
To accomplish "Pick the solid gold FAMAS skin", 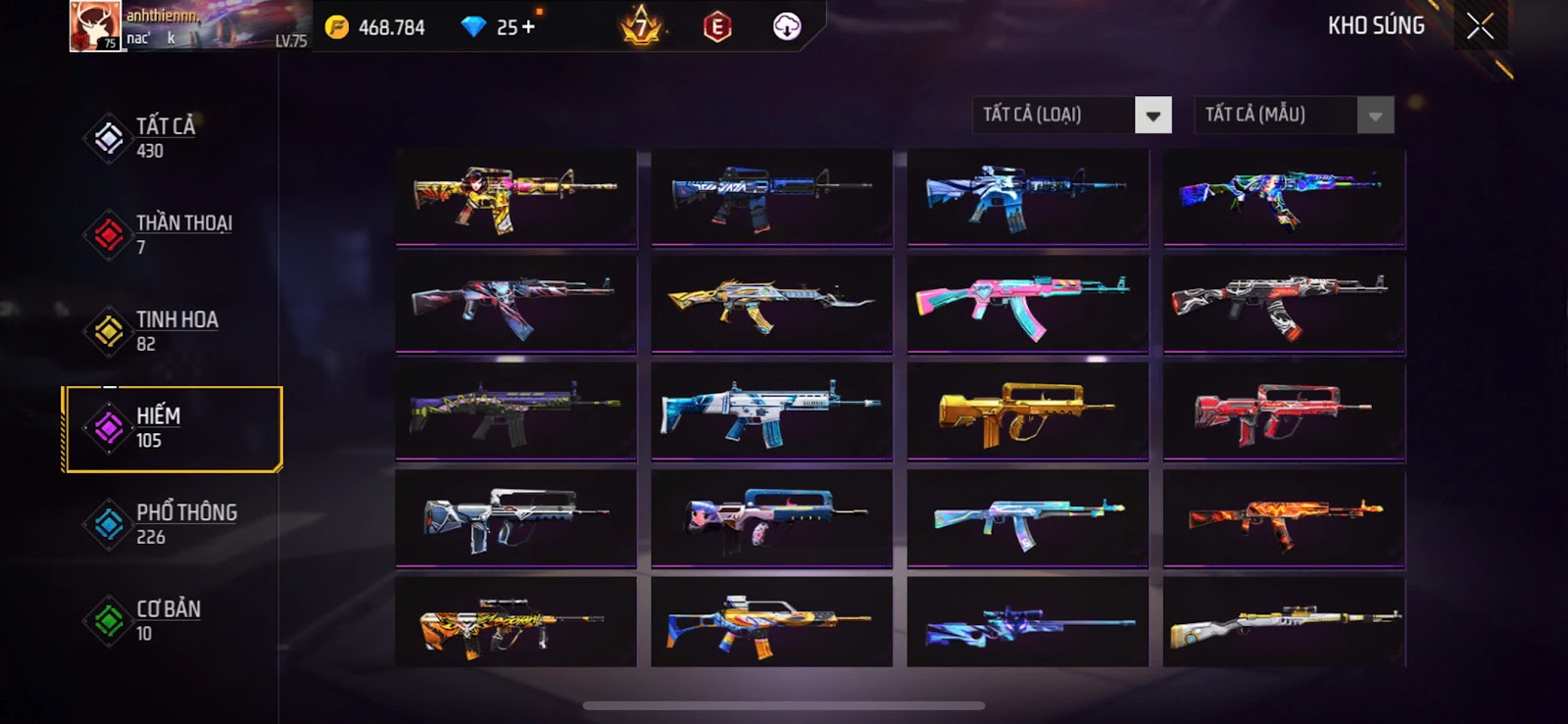I will (1027, 411).
